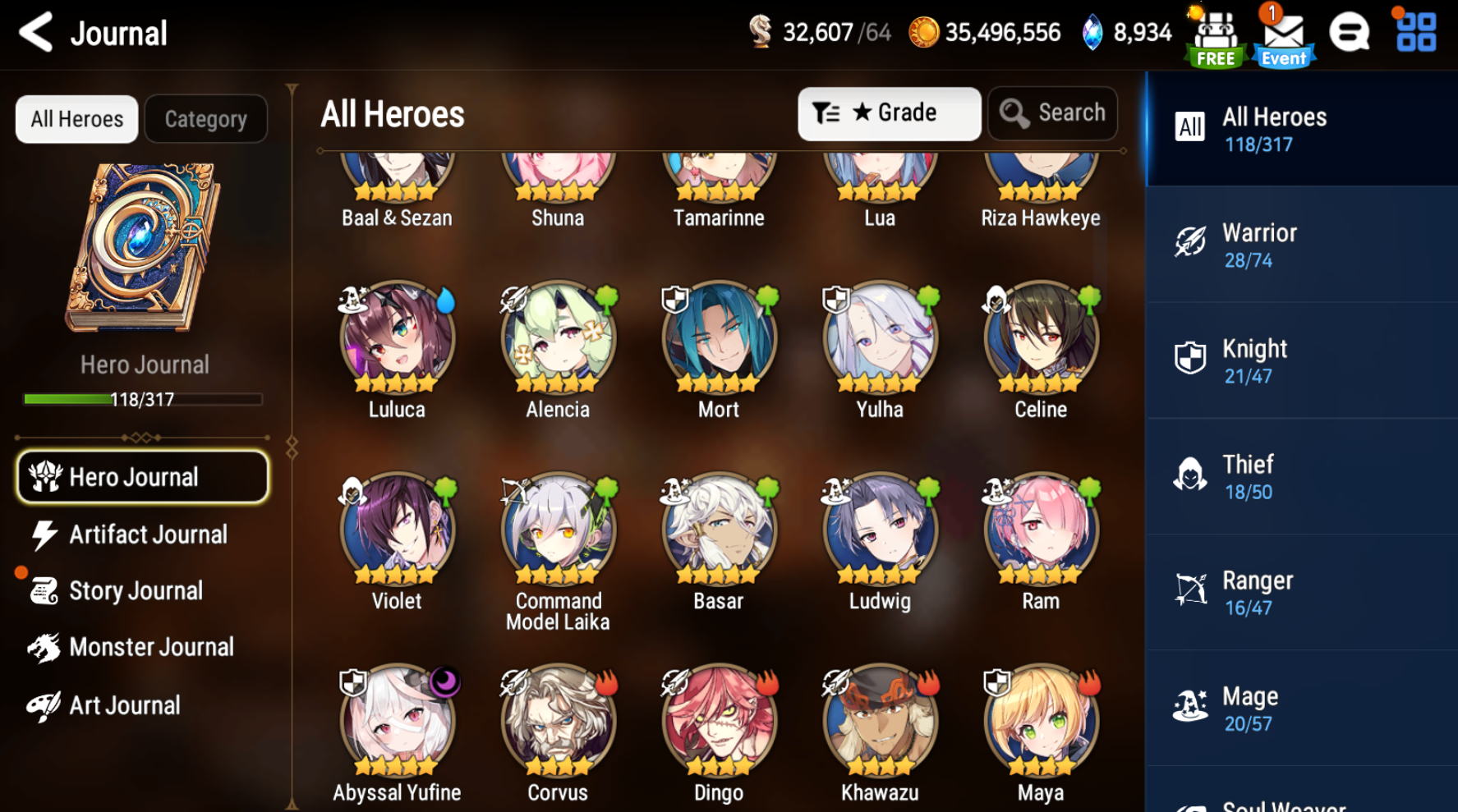Go back using the back arrow
Image resolution: width=1458 pixels, height=812 pixels.
point(33,33)
